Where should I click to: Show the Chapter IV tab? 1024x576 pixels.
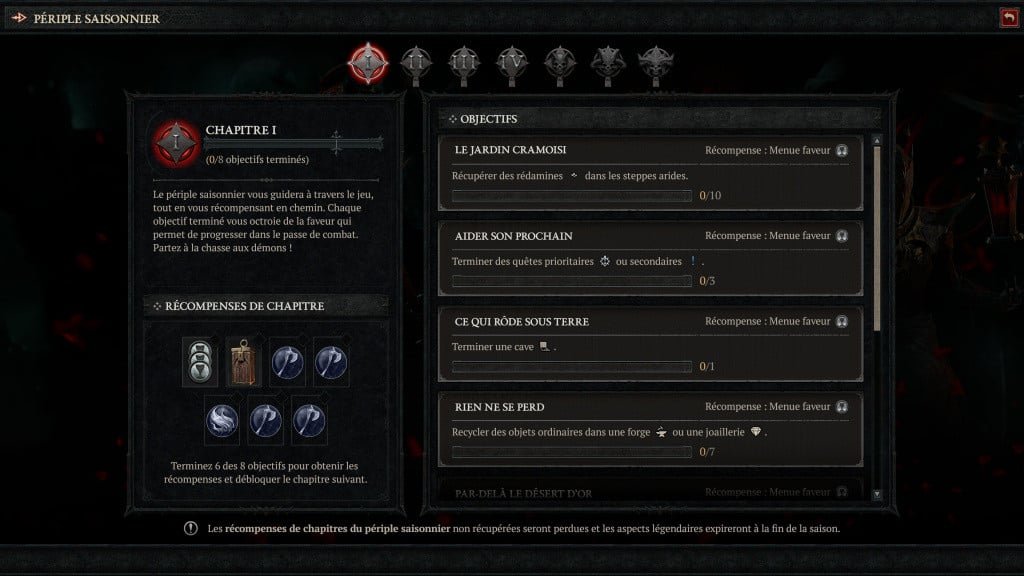click(x=511, y=63)
